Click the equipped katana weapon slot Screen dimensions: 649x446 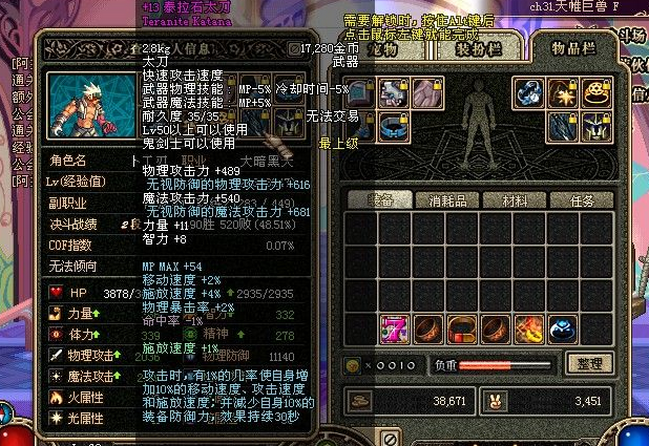563,127
